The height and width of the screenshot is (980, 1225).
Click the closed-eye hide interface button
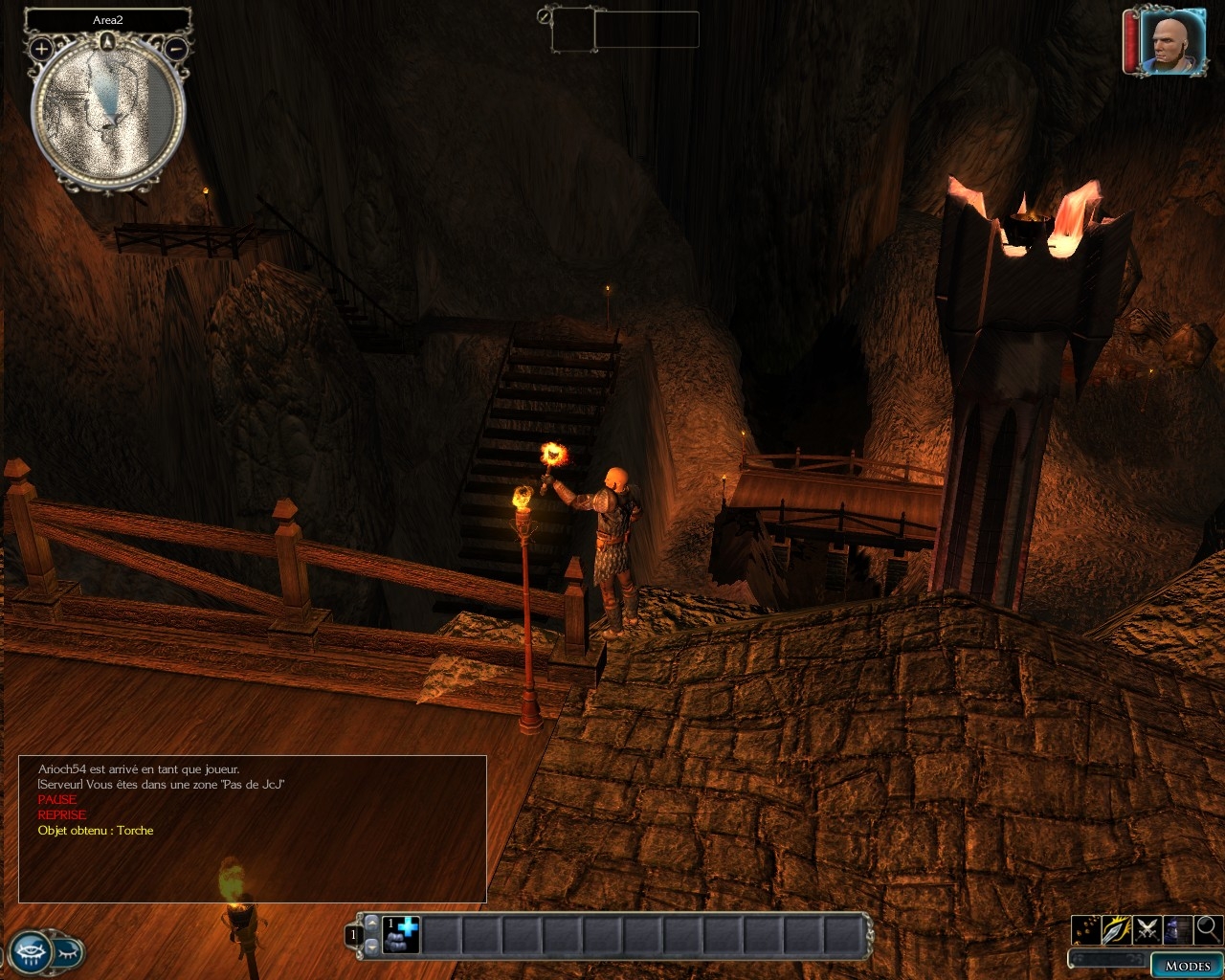click(x=69, y=952)
